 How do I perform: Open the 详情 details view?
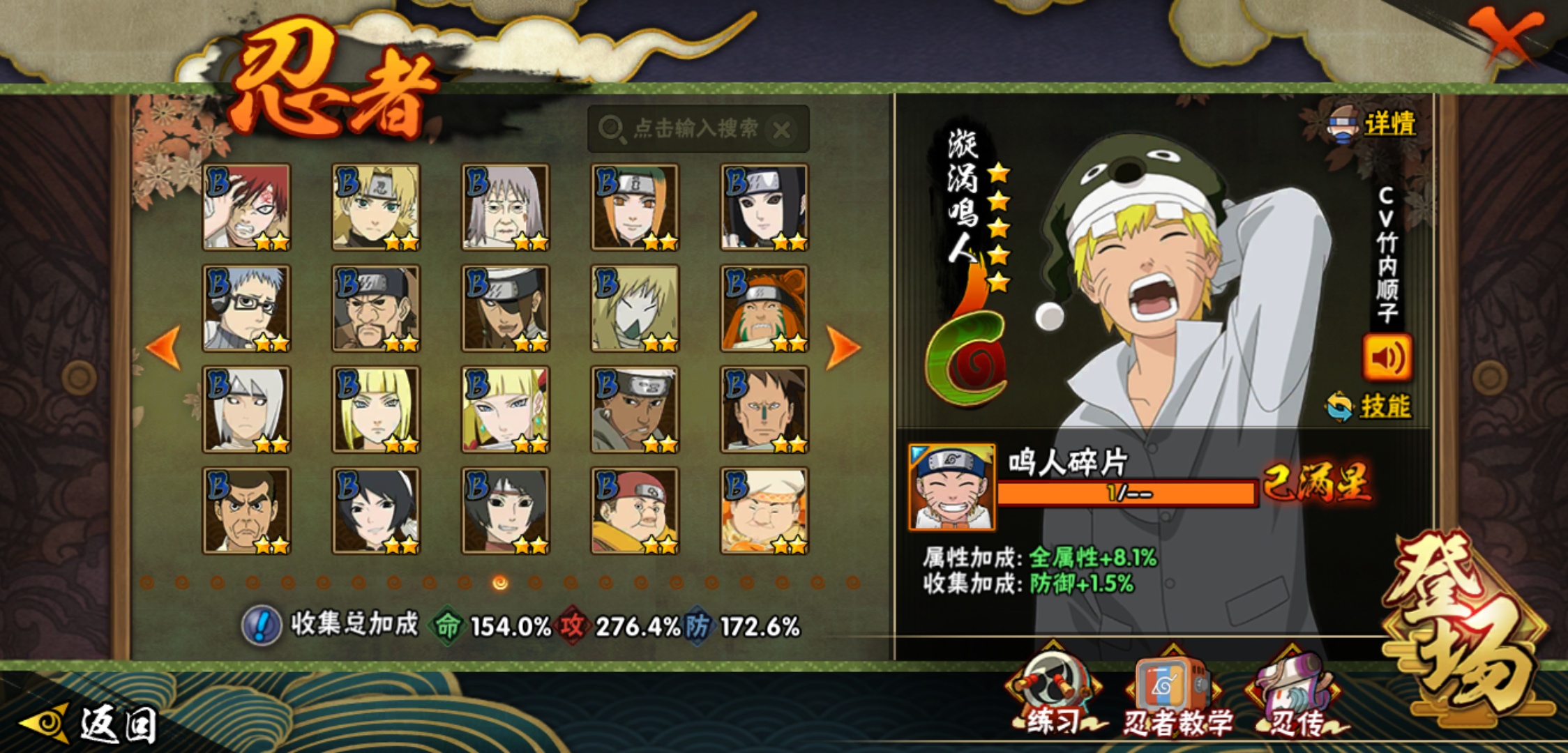pos(1373,124)
